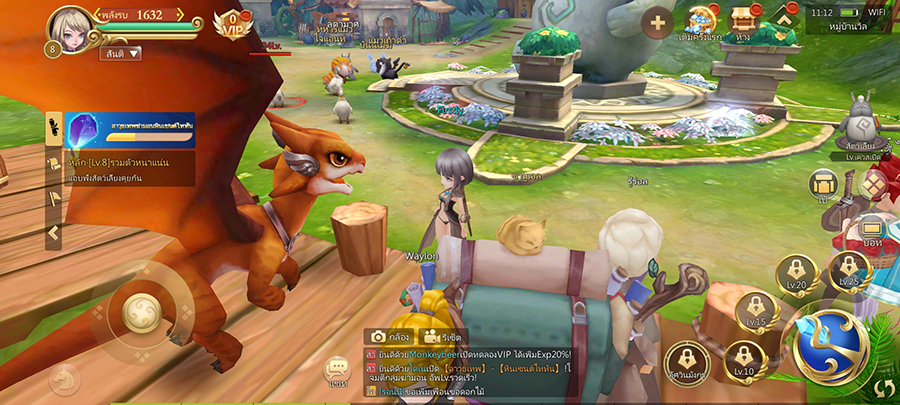Open the backpack inventory button
The image size is (900, 405).
click(x=822, y=184)
